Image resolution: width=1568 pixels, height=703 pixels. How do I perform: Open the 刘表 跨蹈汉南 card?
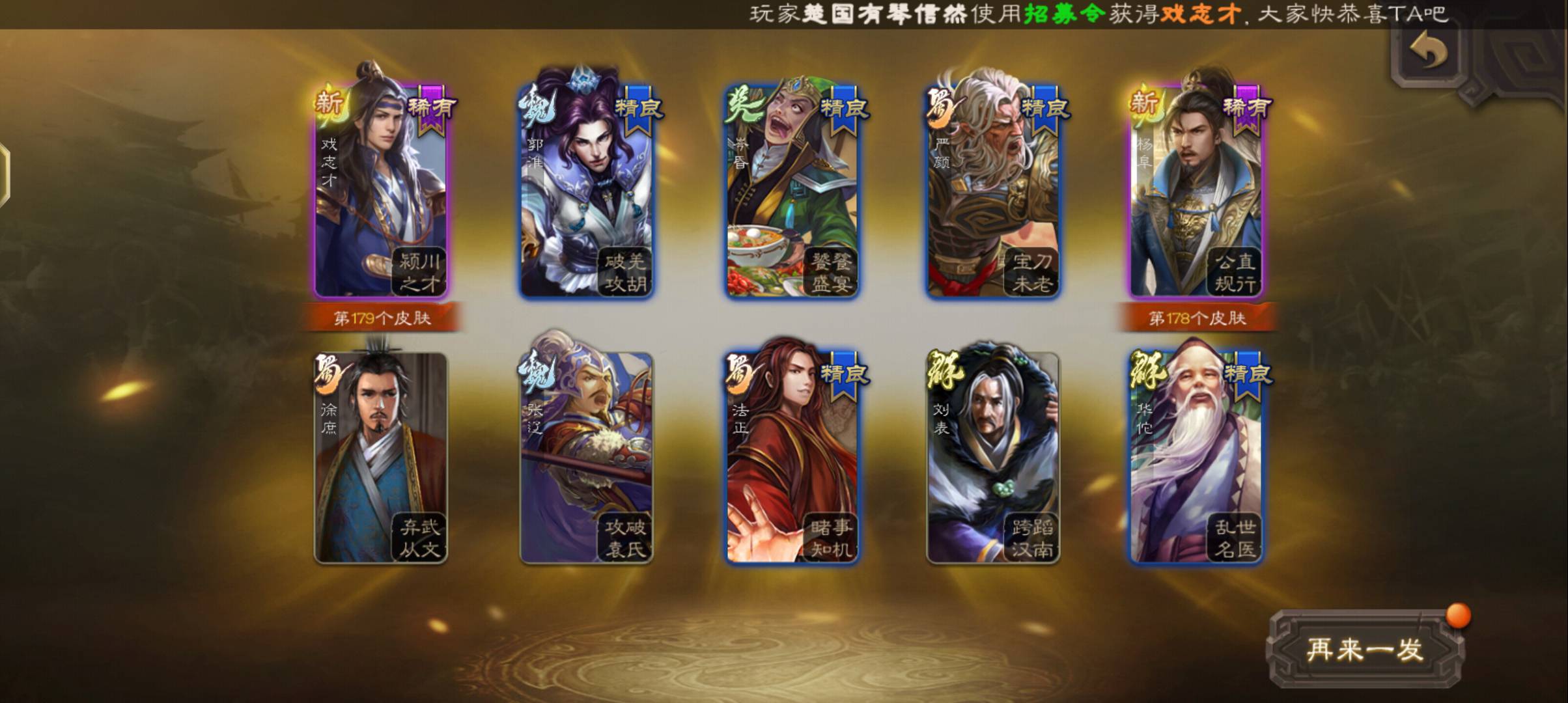point(993,459)
